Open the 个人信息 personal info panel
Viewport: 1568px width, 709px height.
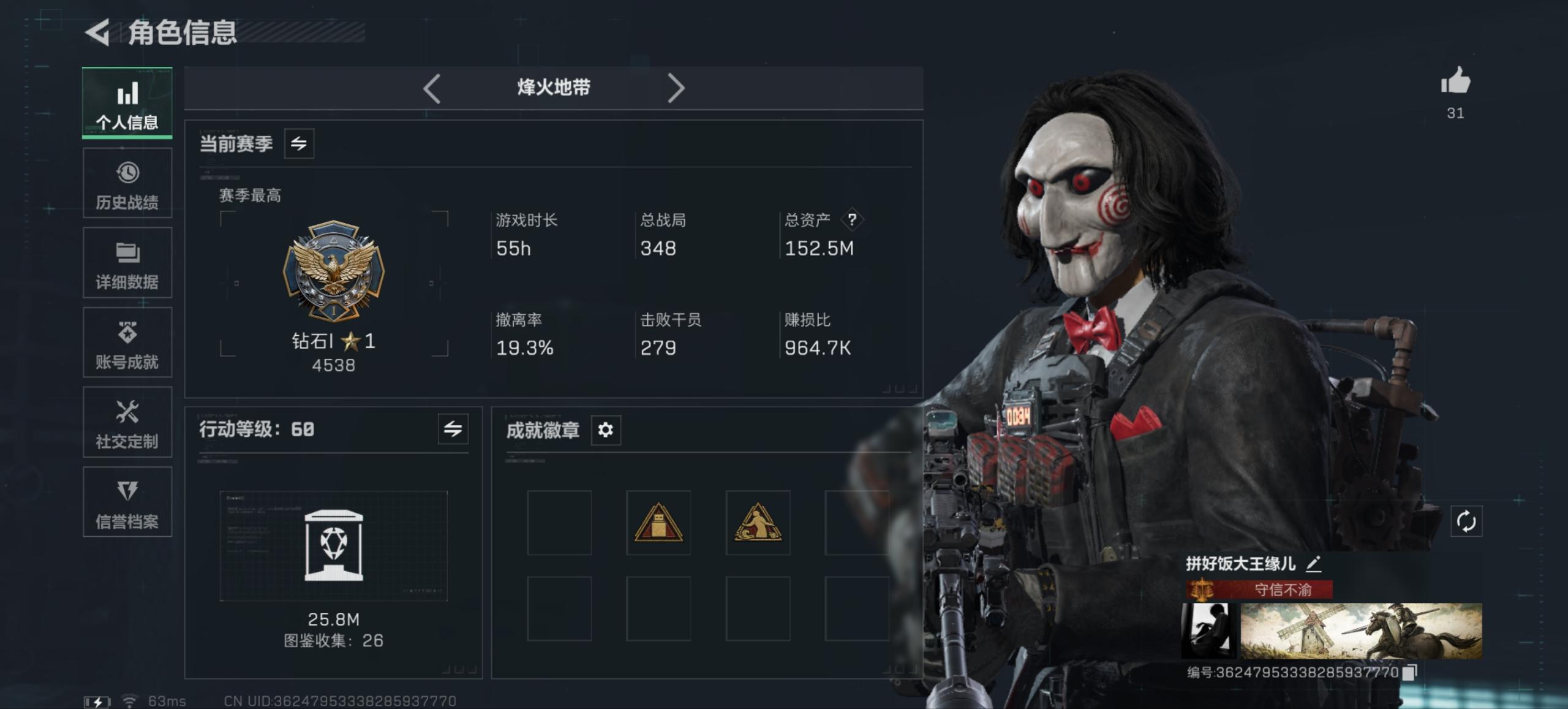click(127, 102)
